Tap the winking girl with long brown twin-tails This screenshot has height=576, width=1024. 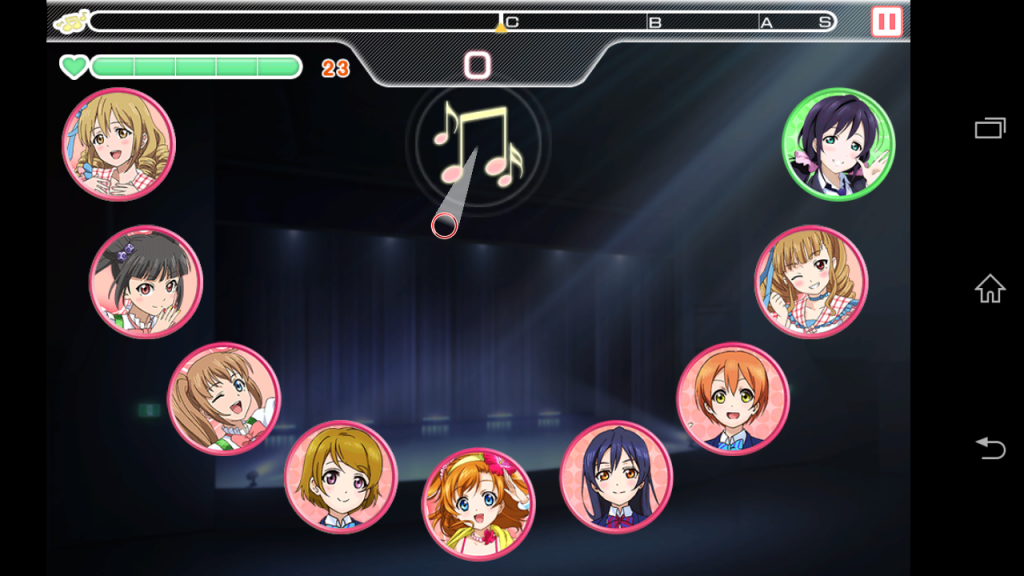pos(224,398)
